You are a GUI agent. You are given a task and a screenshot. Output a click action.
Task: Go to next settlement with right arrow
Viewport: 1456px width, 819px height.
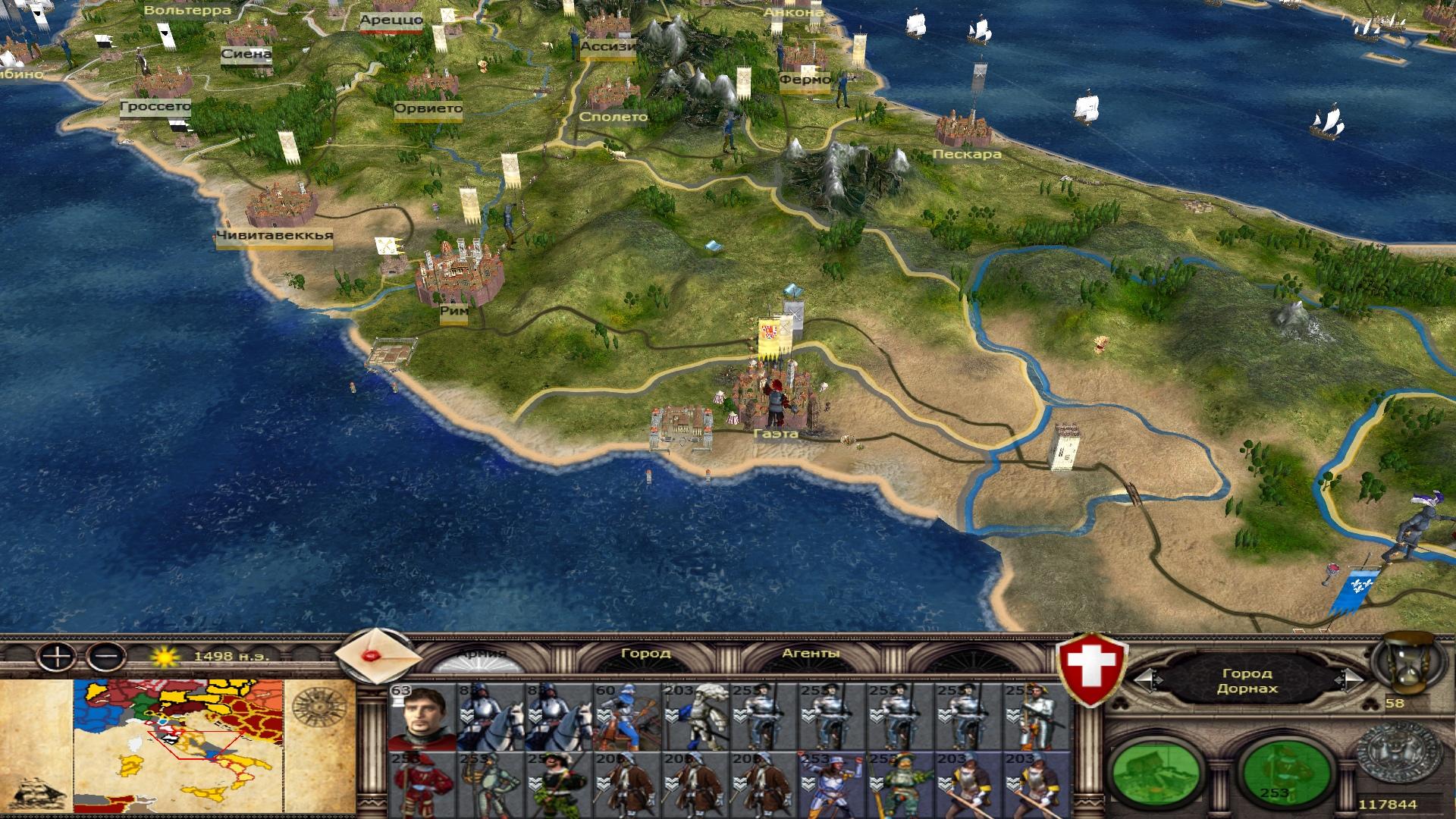click(x=1350, y=680)
